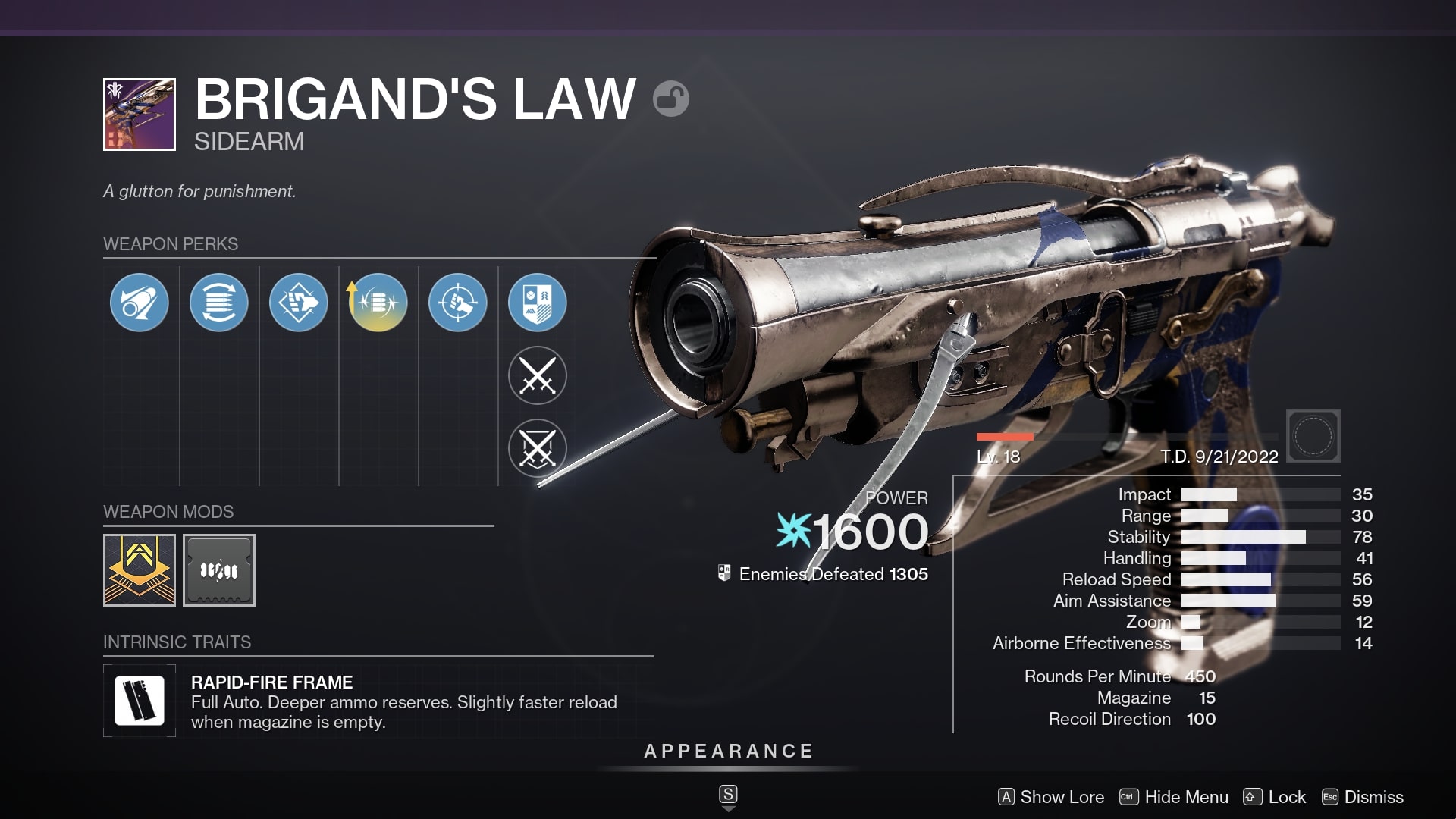Open the Rapid-Fire Frame intrinsic trait icon
The image size is (1456, 819).
point(140,700)
